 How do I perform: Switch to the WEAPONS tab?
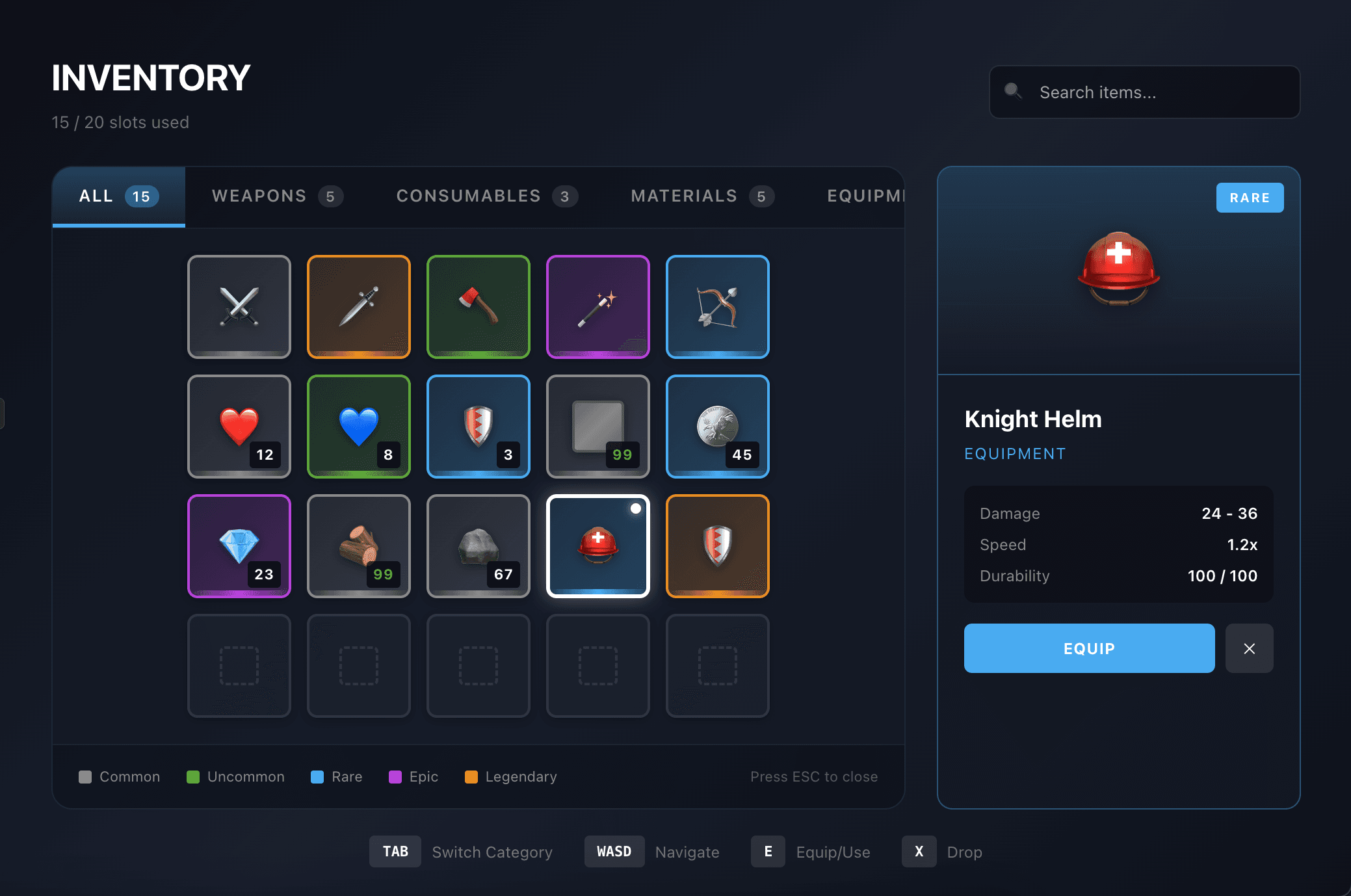click(x=276, y=196)
